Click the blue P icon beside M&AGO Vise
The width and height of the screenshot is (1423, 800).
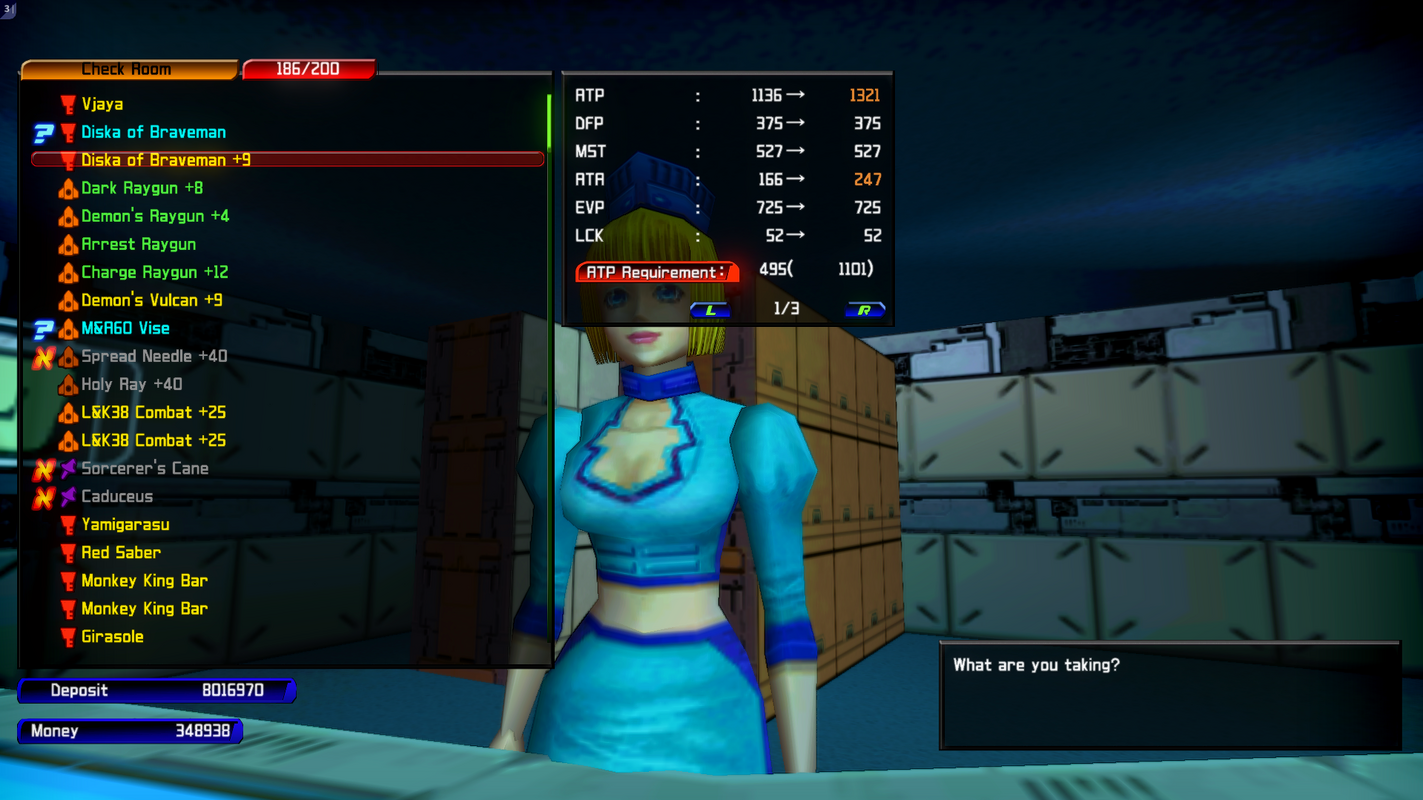pos(44,328)
